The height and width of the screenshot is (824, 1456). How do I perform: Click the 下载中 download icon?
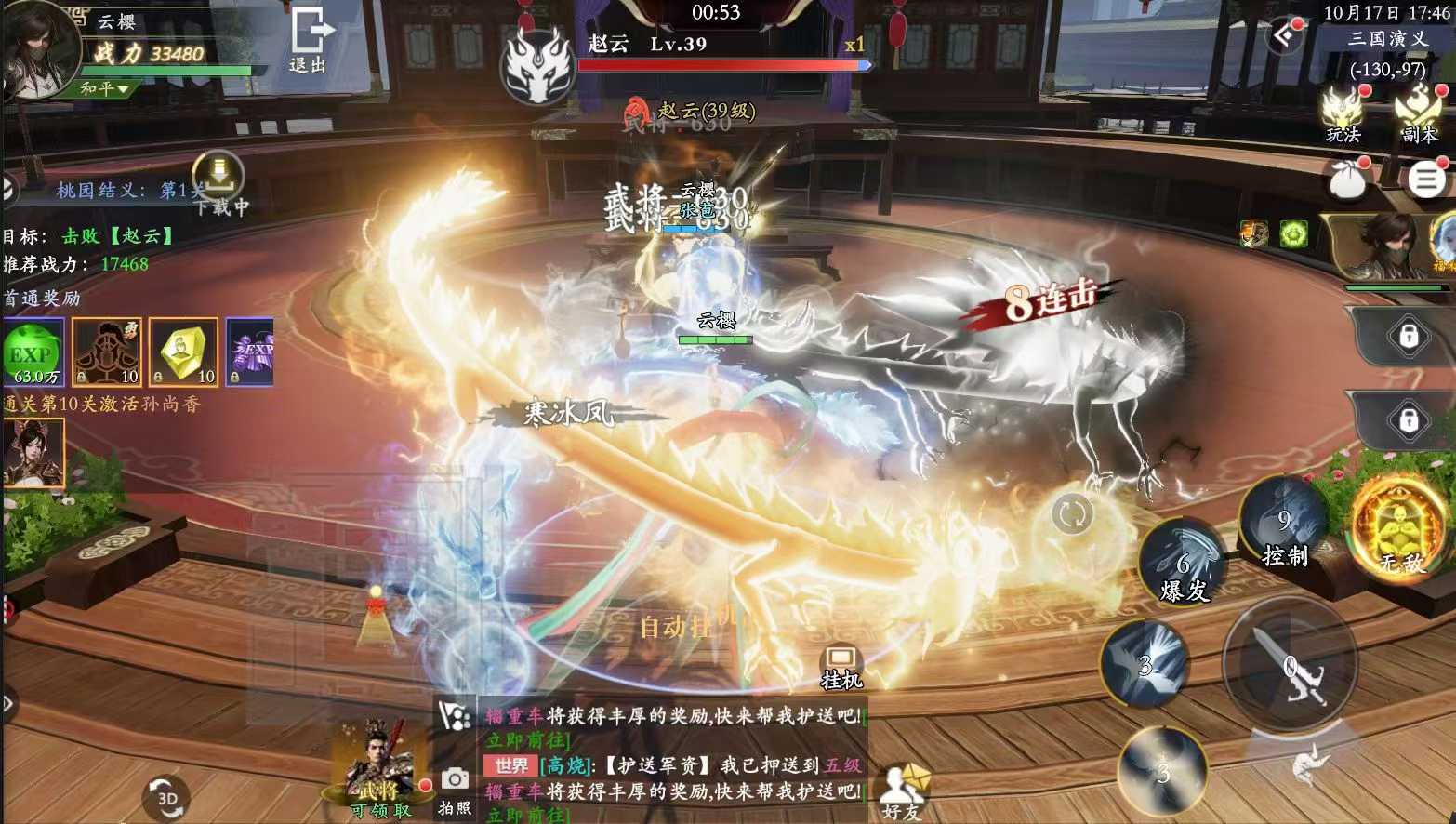[x=219, y=175]
